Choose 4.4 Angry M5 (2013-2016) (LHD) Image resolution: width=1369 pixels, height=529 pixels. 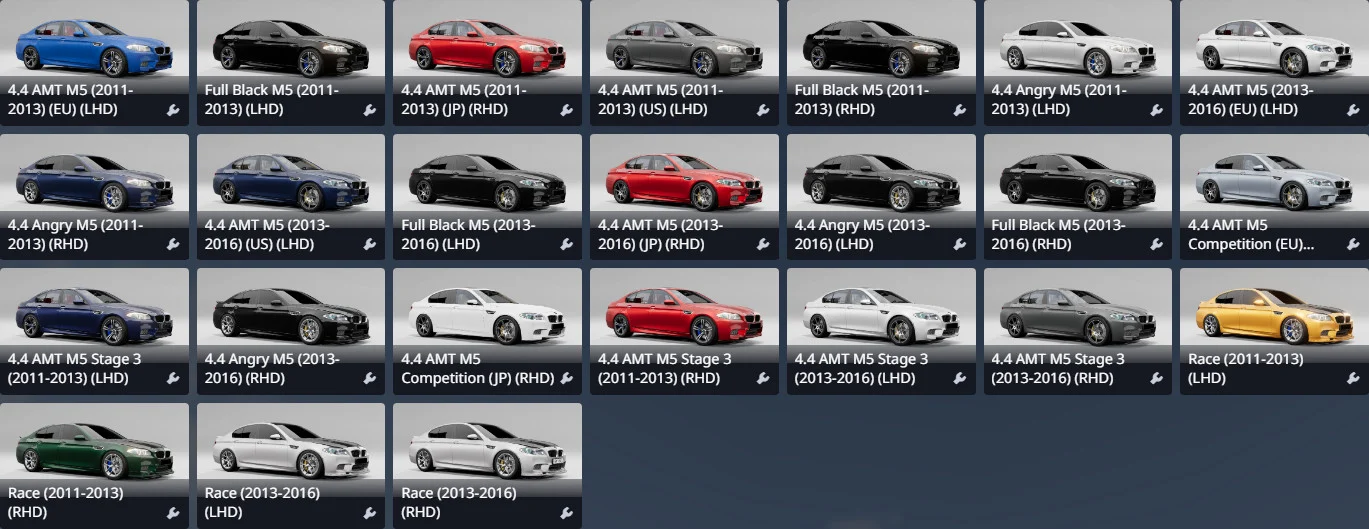point(881,180)
